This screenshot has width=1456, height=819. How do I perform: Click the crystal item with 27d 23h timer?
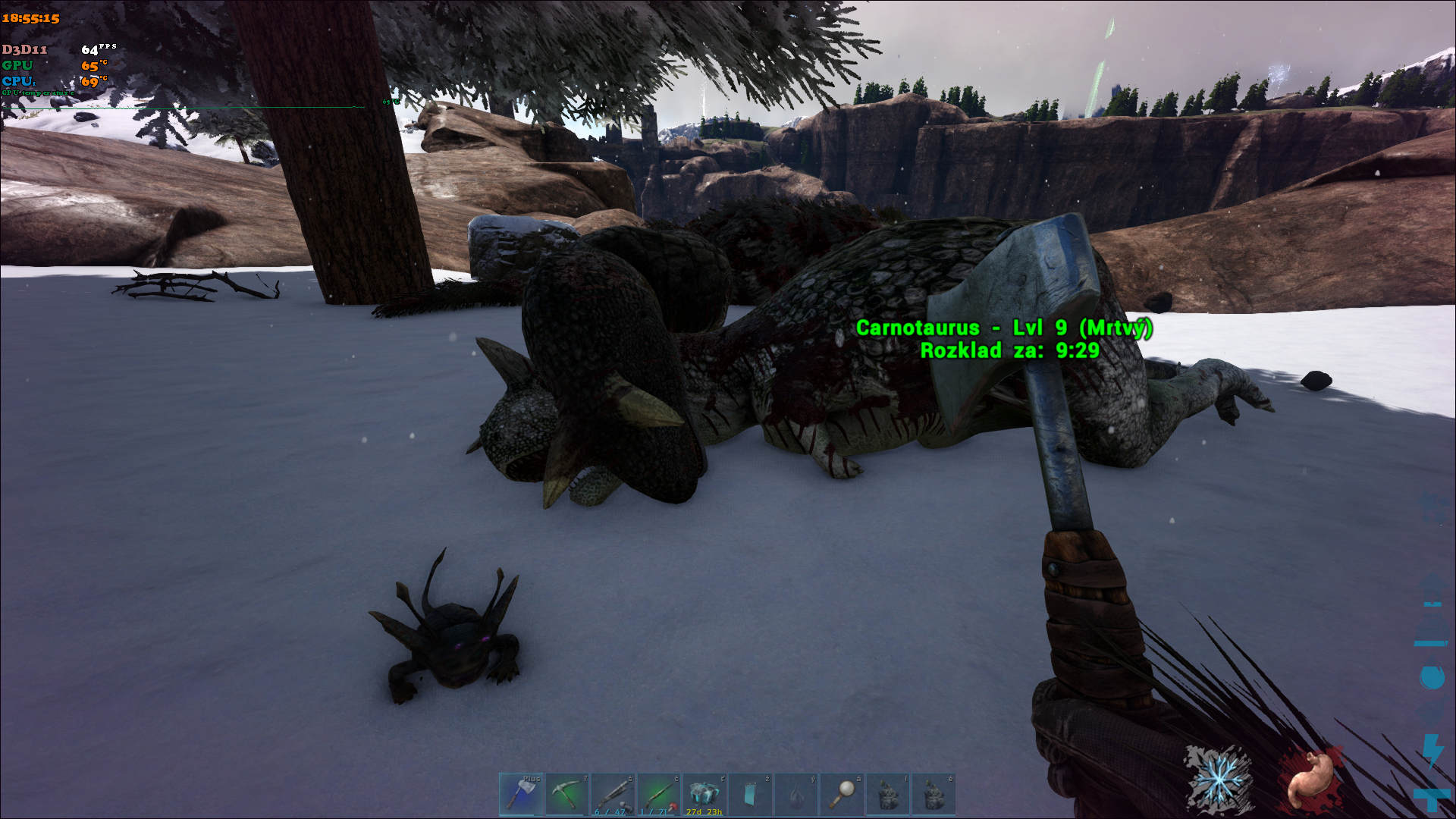point(704,794)
